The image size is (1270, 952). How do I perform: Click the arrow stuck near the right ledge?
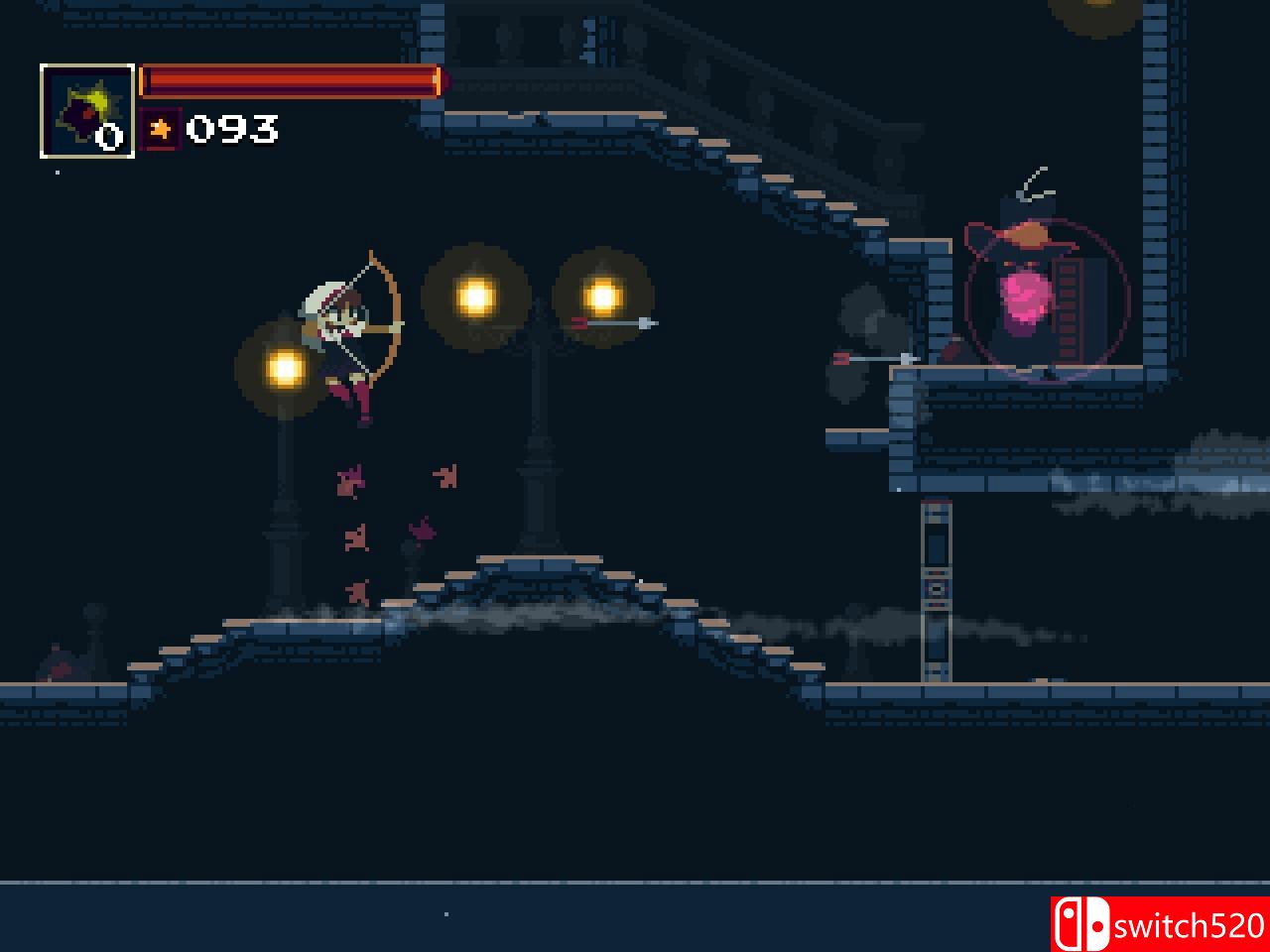(878, 360)
